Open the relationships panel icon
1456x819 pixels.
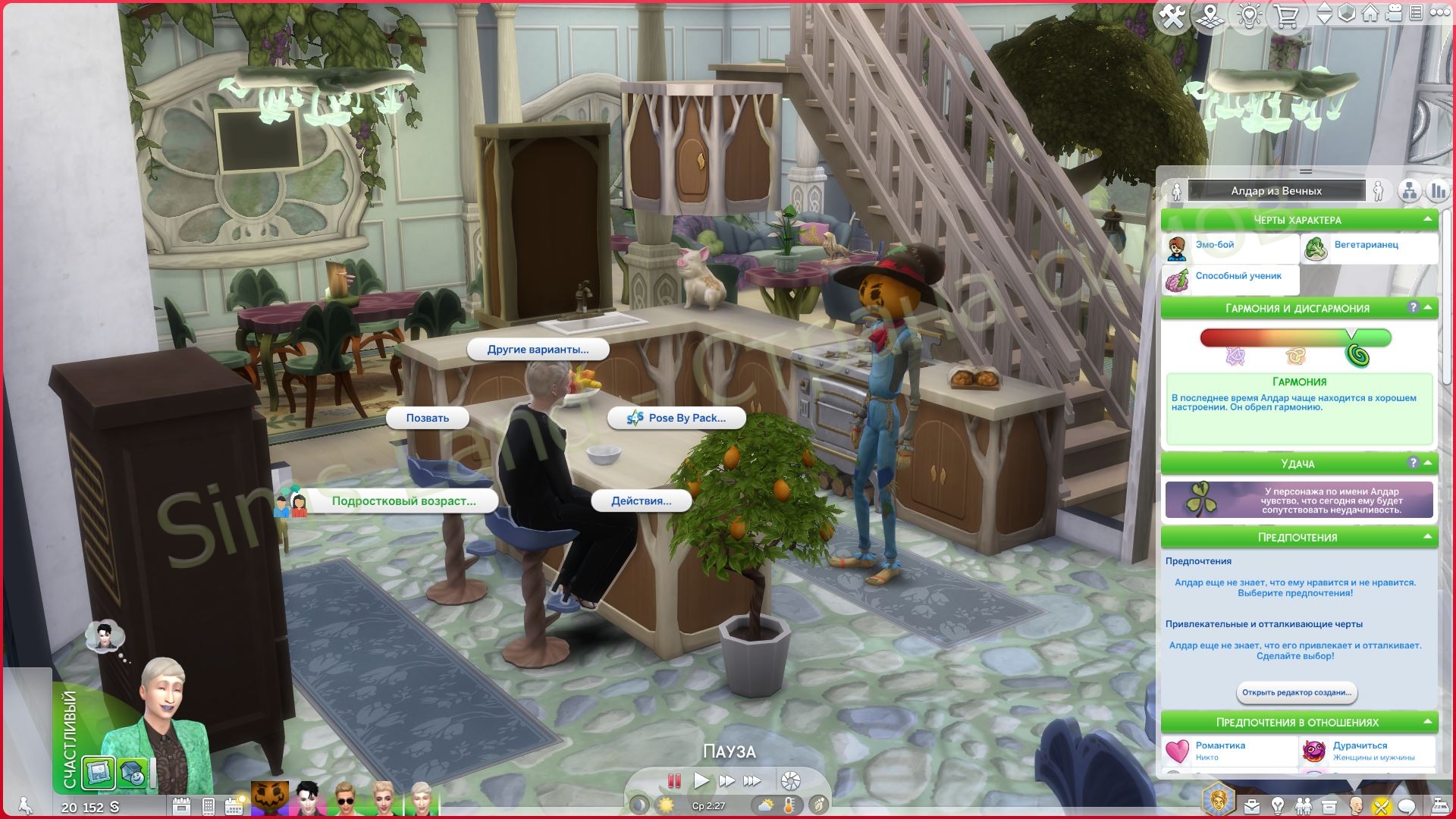click(x=1304, y=805)
